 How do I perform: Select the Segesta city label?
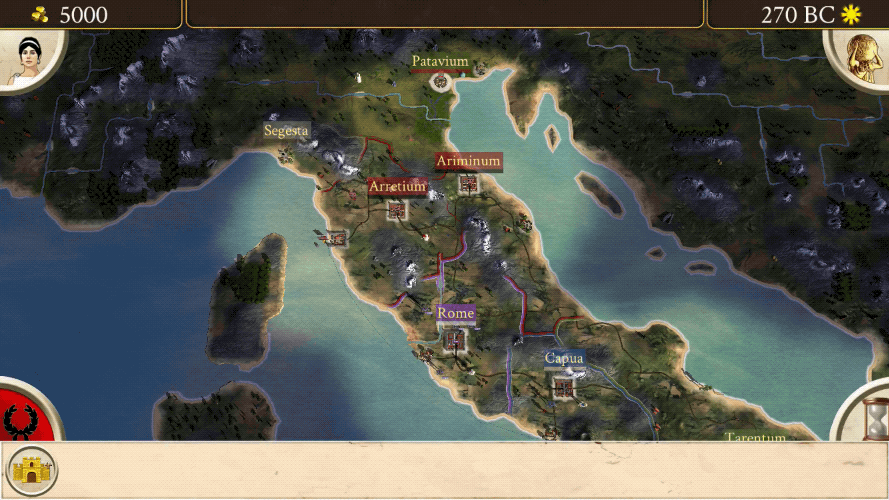[286, 131]
